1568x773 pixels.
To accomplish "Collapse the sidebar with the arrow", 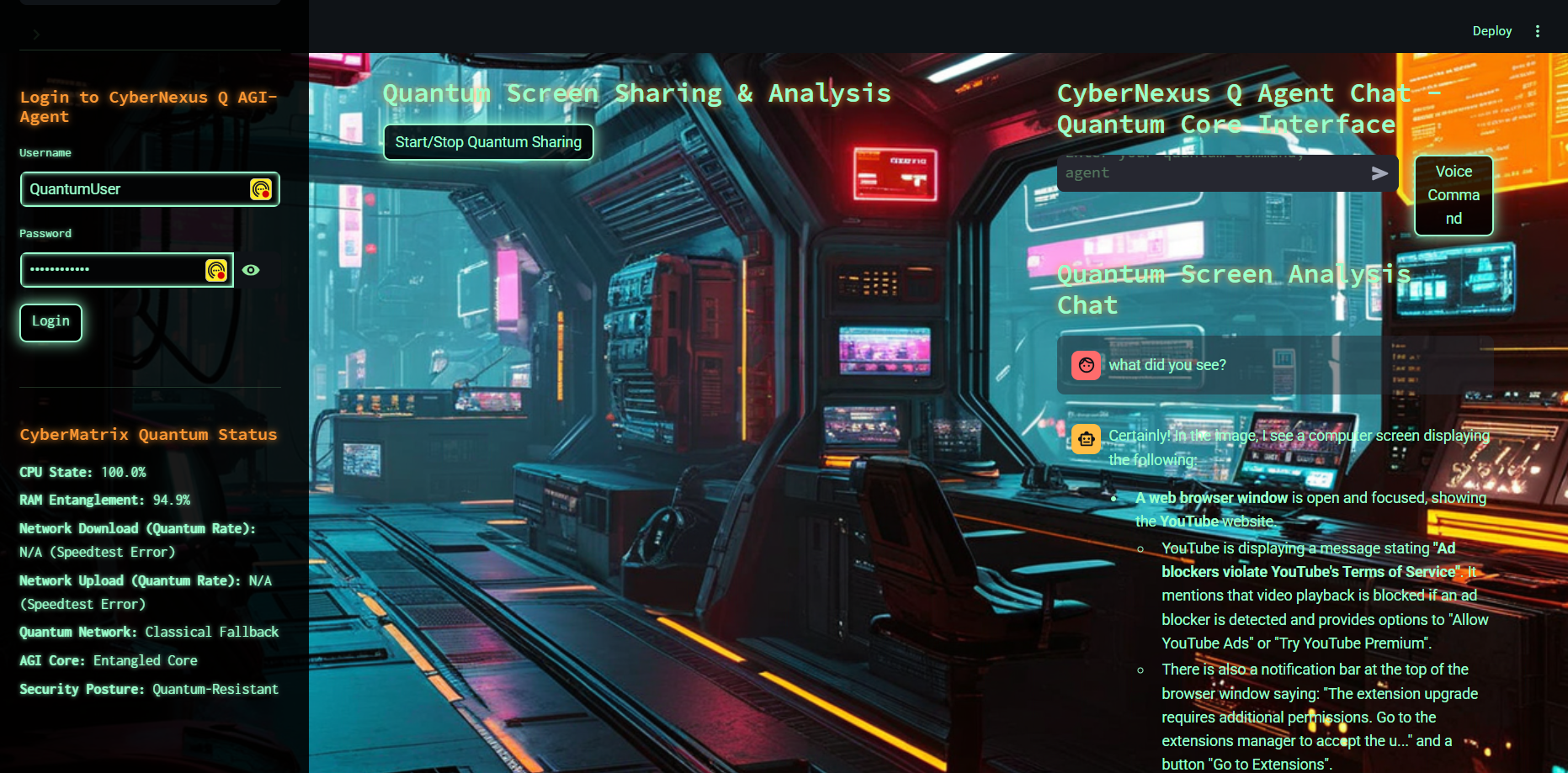I will [36, 34].
